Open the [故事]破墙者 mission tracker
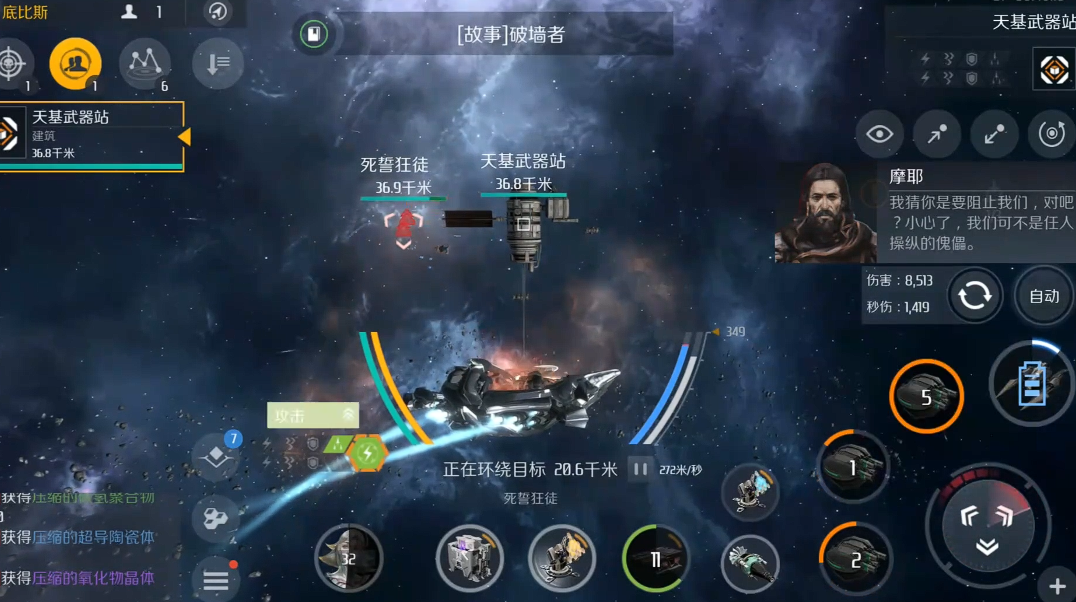 [510, 35]
